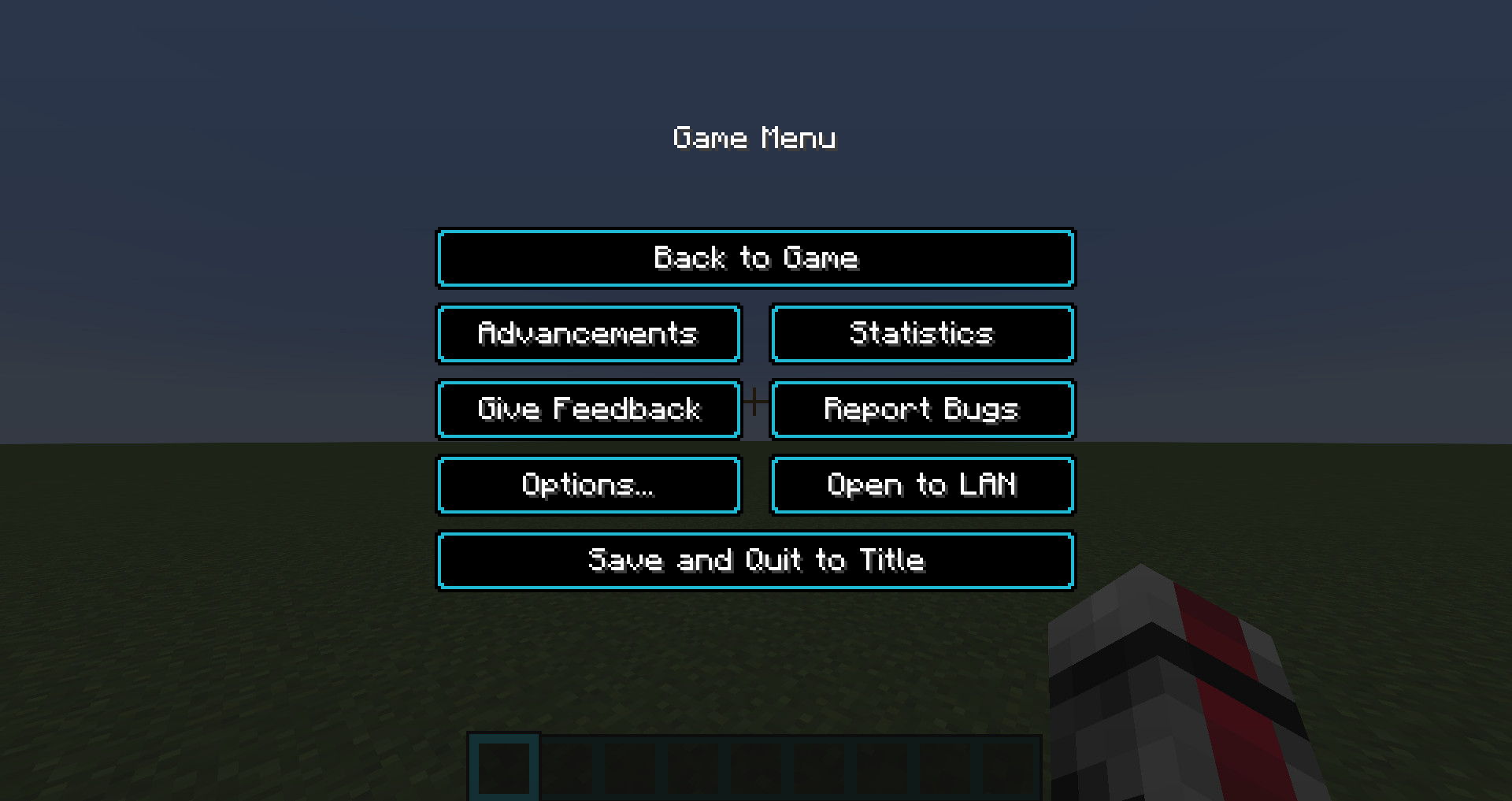Click the crosshair at screen center
Viewport: 1512px width, 801px height.
pos(754,401)
